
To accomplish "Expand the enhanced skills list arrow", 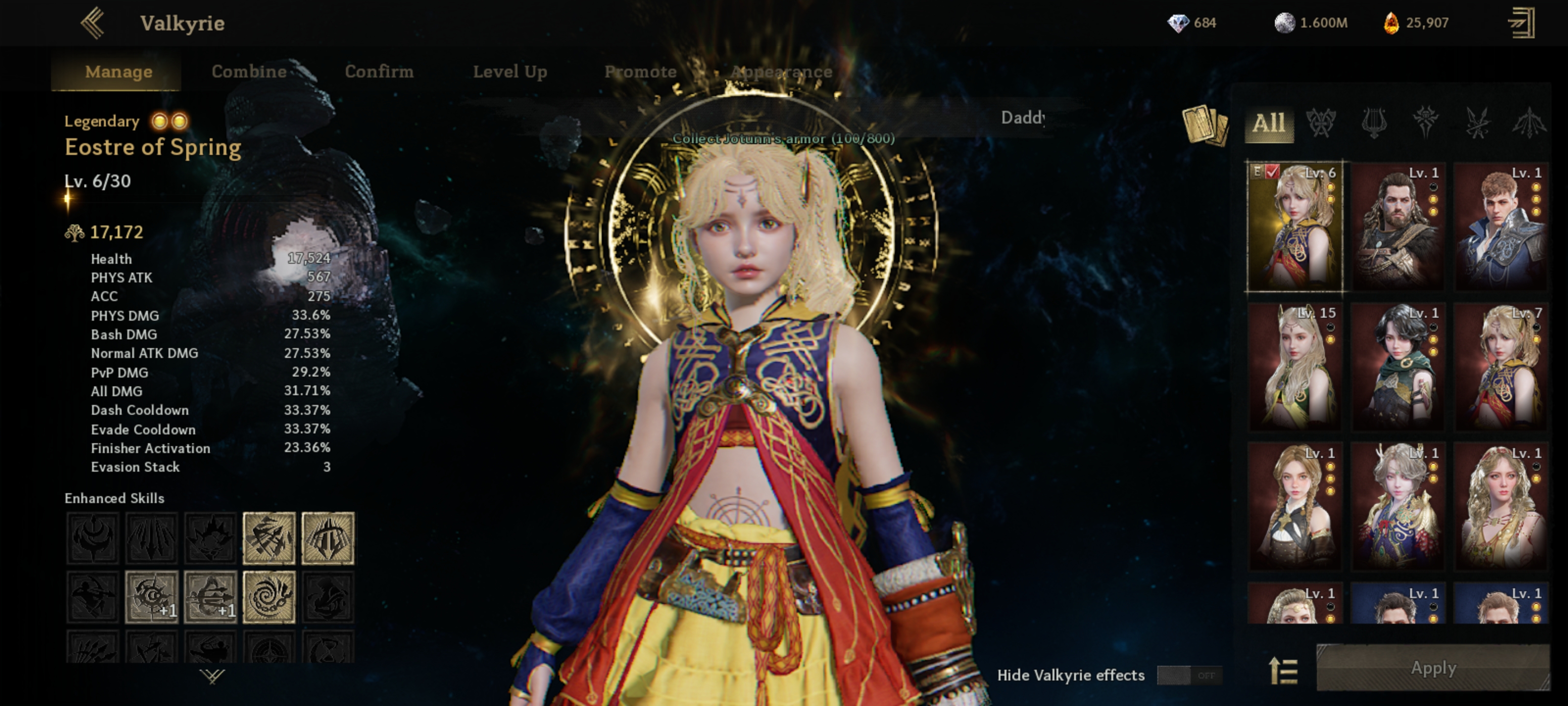I will tap(212, 676).
